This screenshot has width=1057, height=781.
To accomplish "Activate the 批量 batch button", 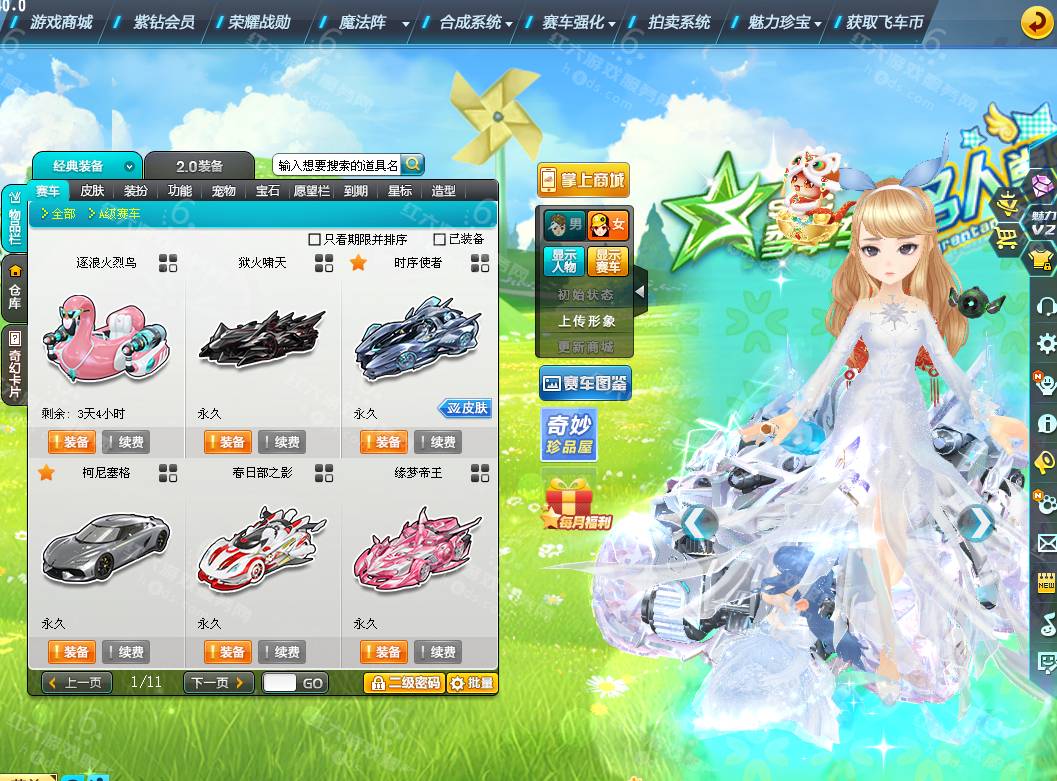I will (x=471, y=683).
